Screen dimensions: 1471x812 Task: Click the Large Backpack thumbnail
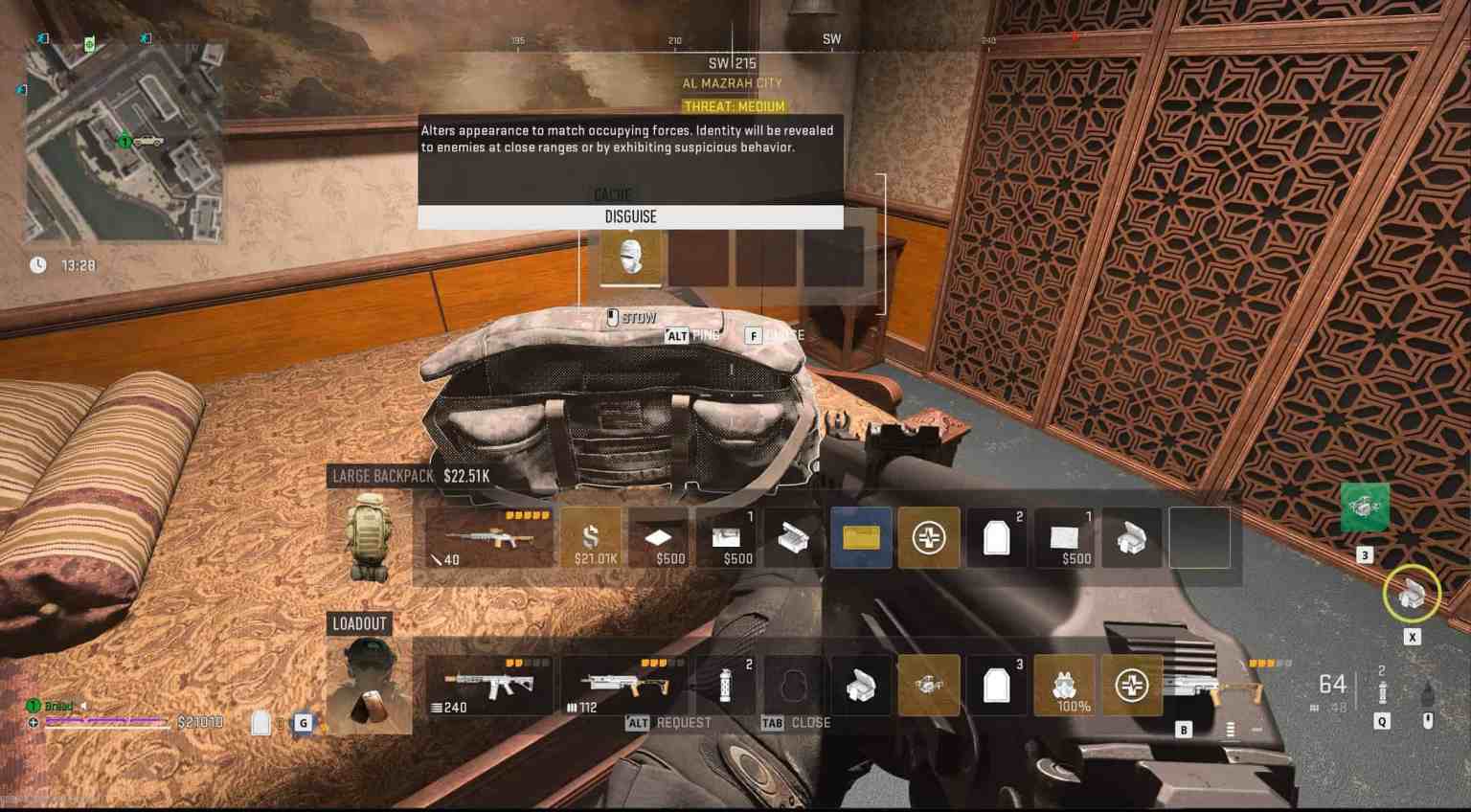pyautogui.click(x=370, y=536)
